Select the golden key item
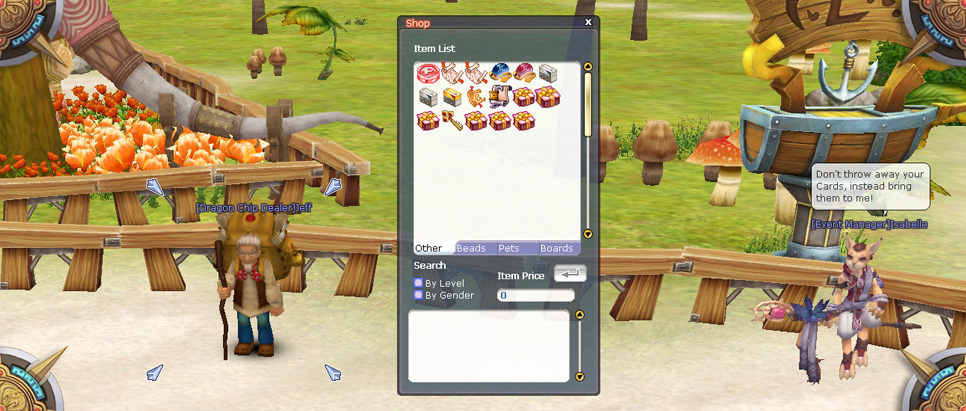This screenshot has width=966, height=411. [452, 121]
